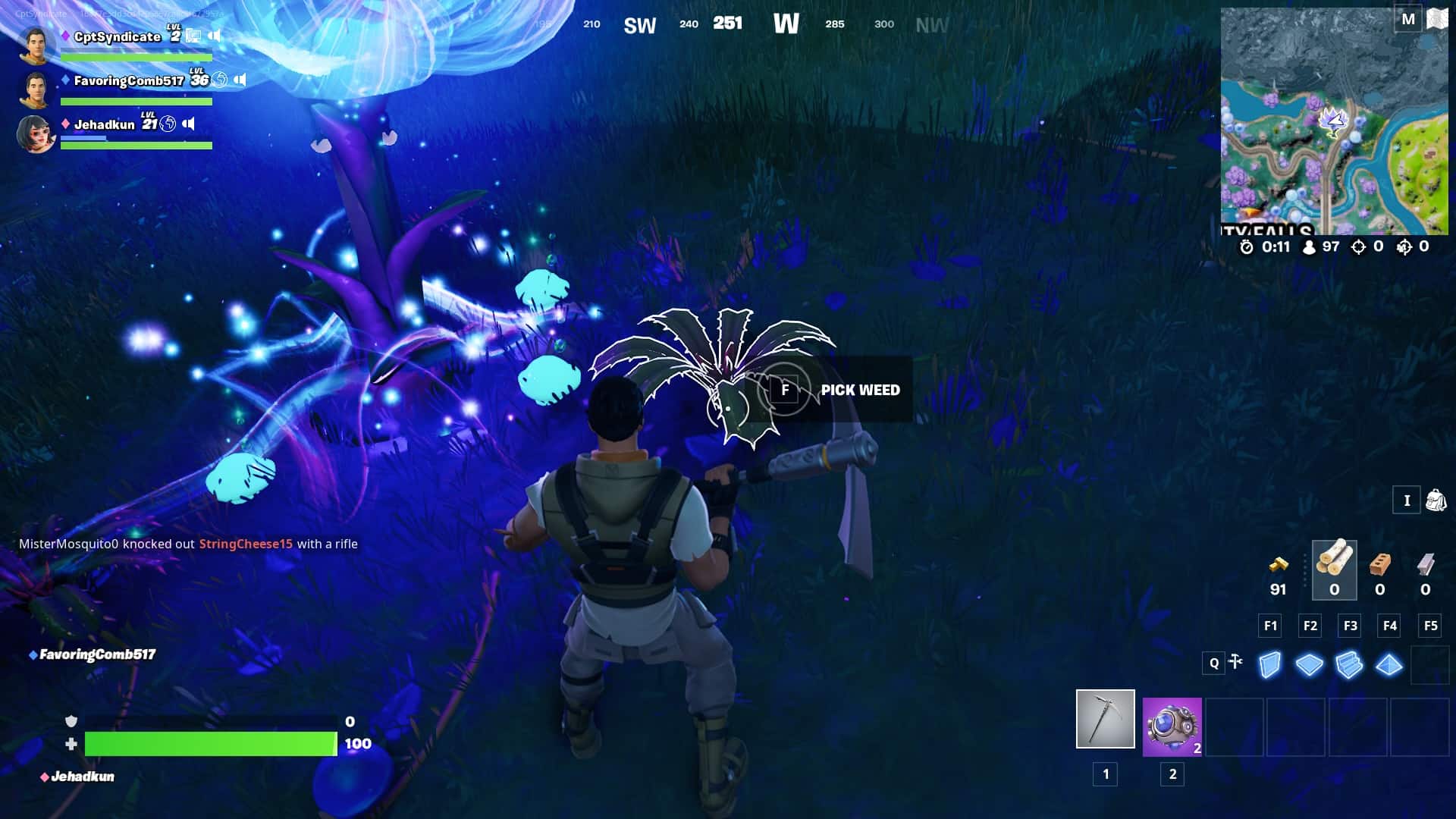The width and height of the screenshot is (1456, 819).
Task: Mute Jehadkun's voice chat
Action: [190, 123]
